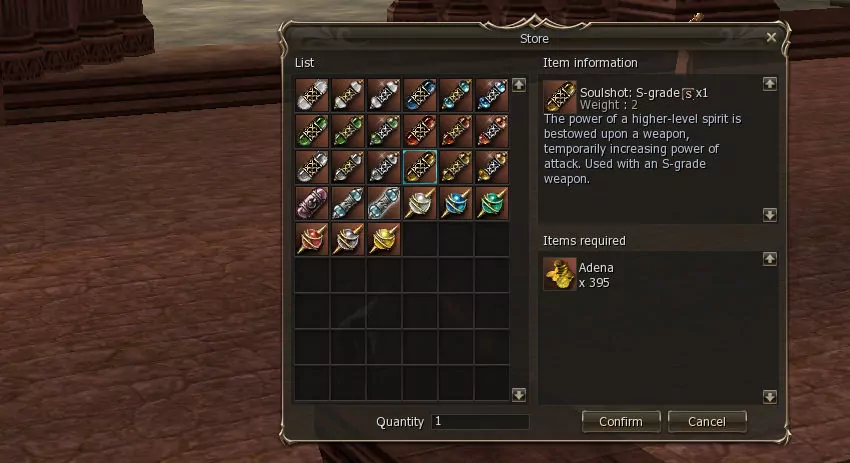Close the Store window

[771, 37]
